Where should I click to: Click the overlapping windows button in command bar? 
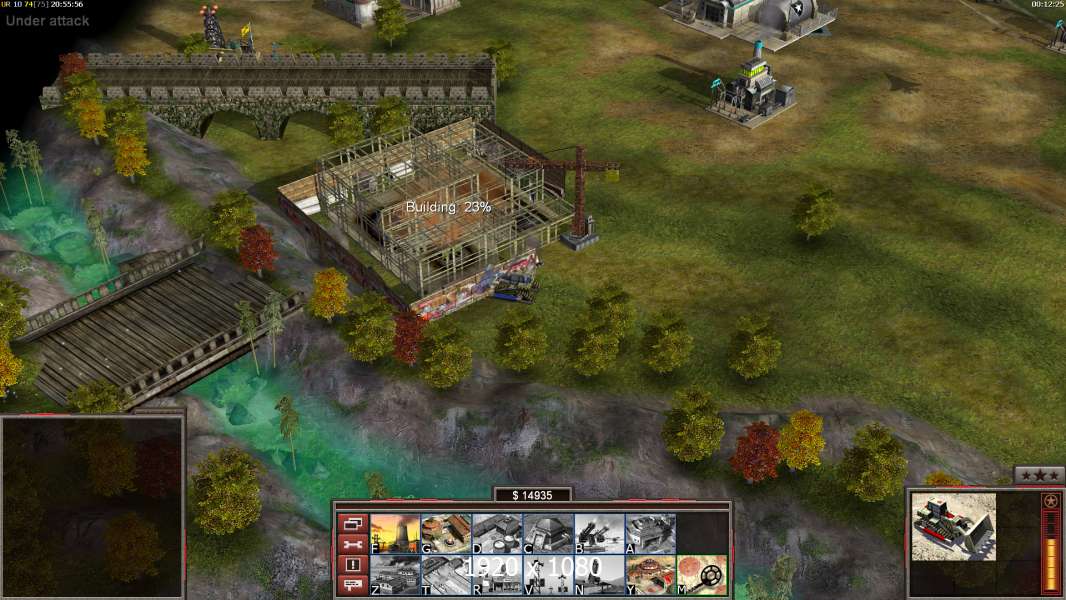tap(352, 523)
